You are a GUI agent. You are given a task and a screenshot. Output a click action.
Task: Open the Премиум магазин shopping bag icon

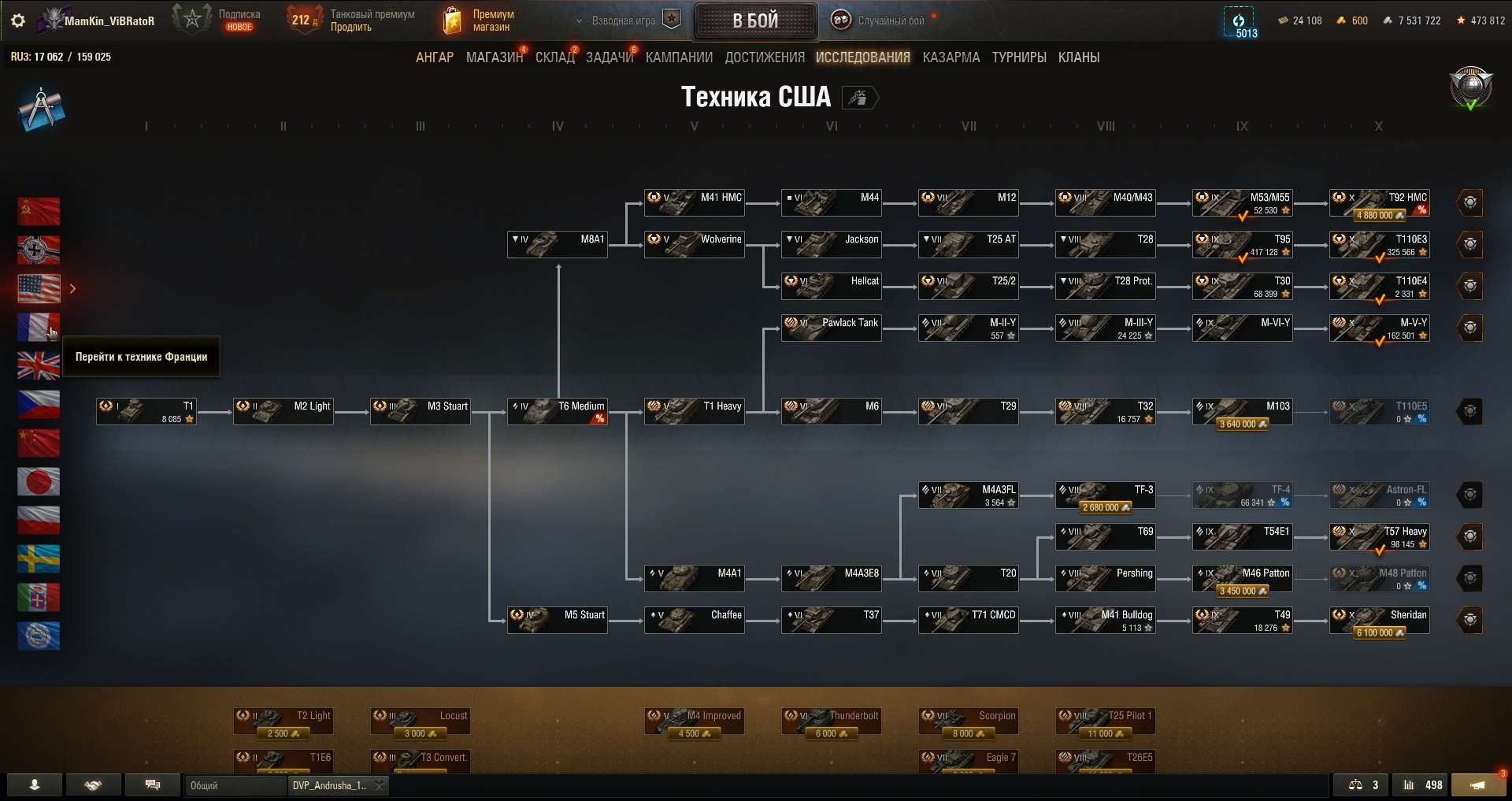click(x=453, y=20)
